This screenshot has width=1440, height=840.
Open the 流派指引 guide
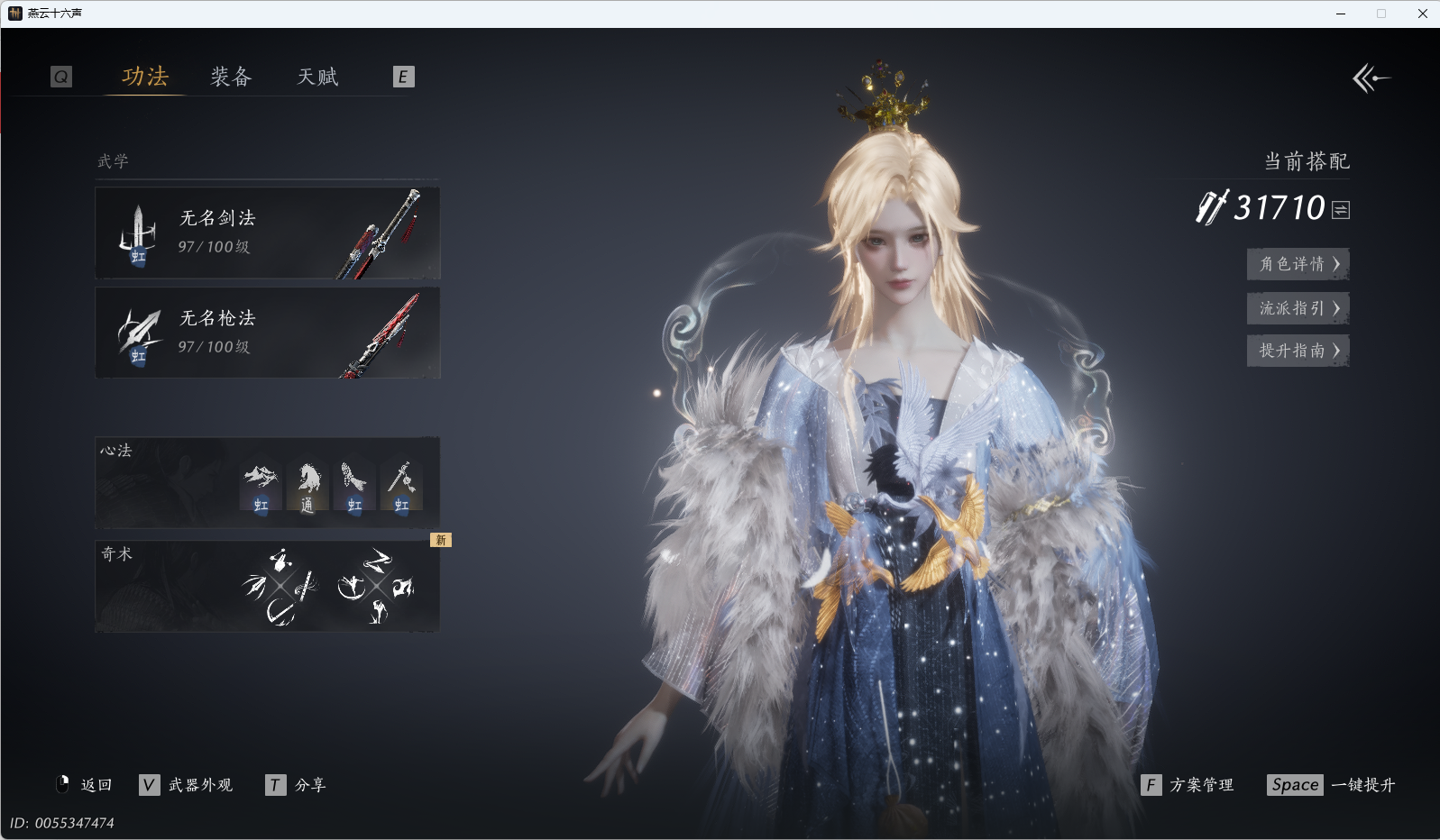click(1298, 308)
